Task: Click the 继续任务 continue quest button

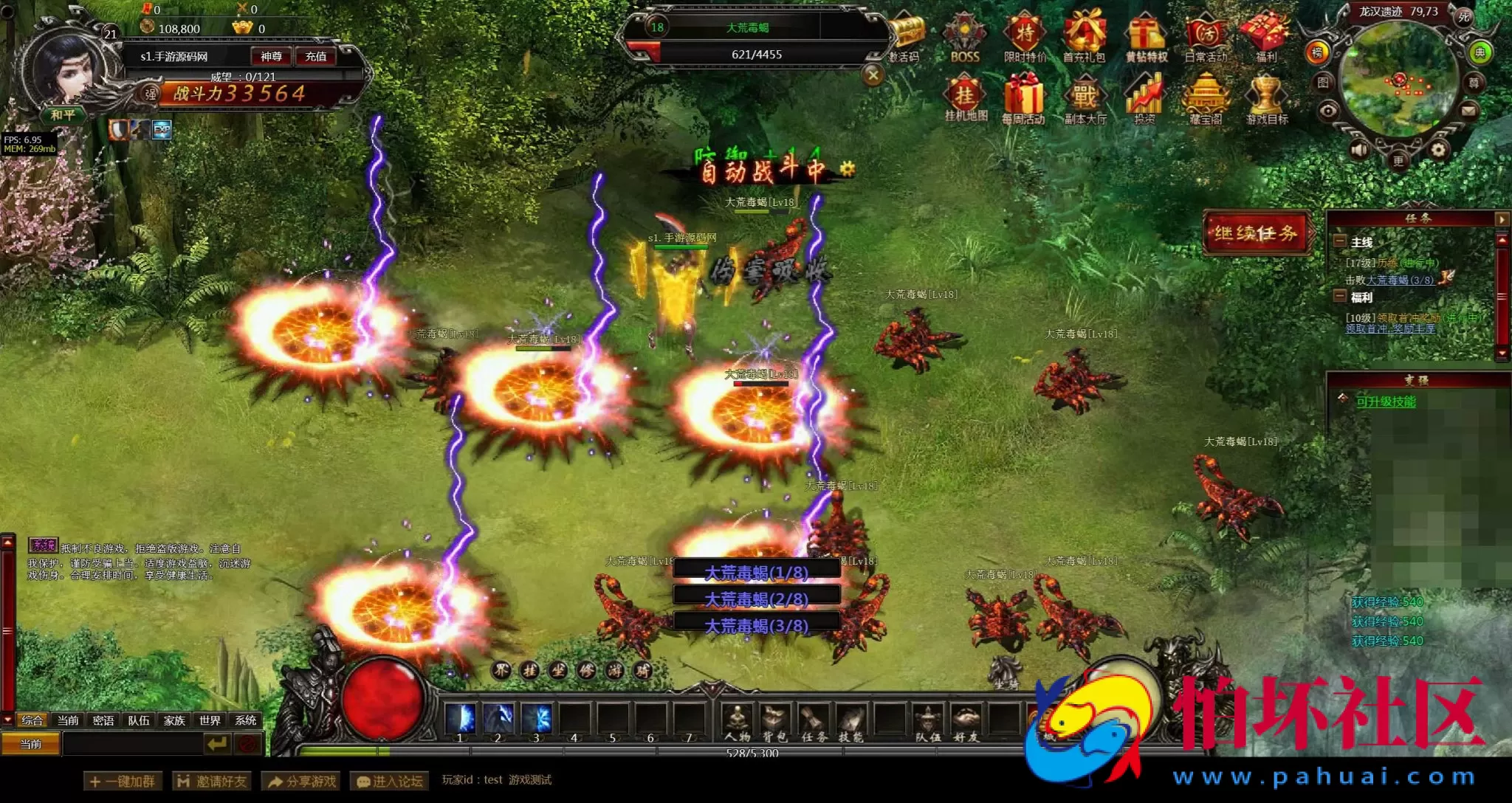Action: pyautogui.click(x=1256, y=233)
